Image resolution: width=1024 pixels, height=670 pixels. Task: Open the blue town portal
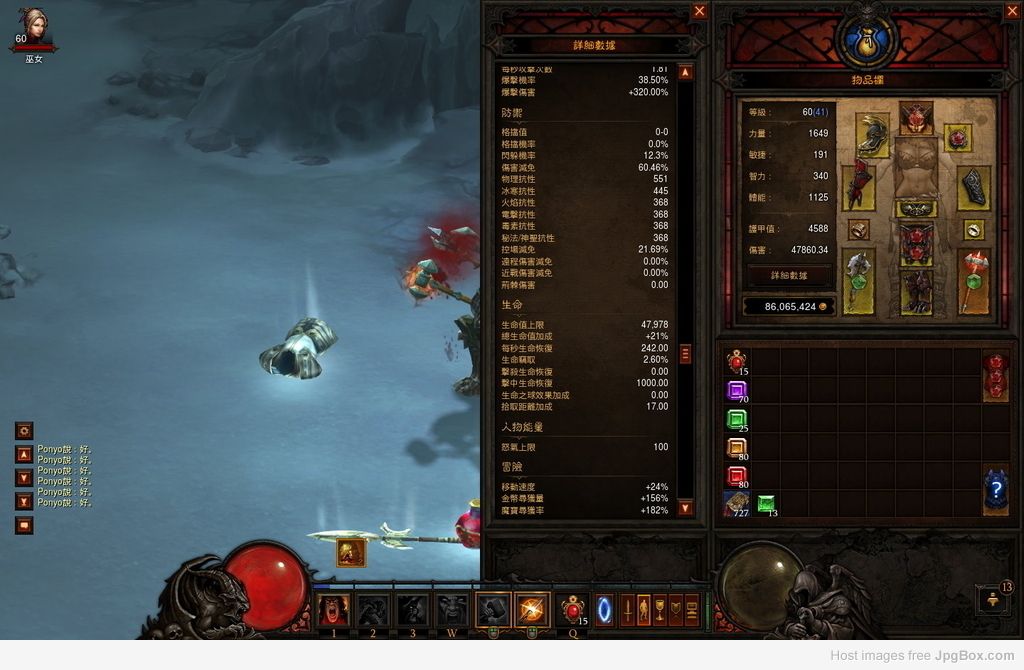604,609
